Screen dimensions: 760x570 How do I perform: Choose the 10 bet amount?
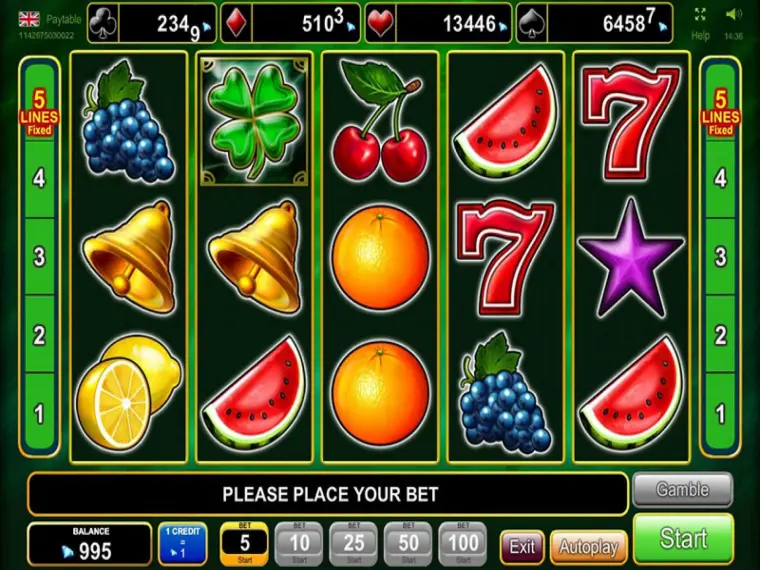298,543
